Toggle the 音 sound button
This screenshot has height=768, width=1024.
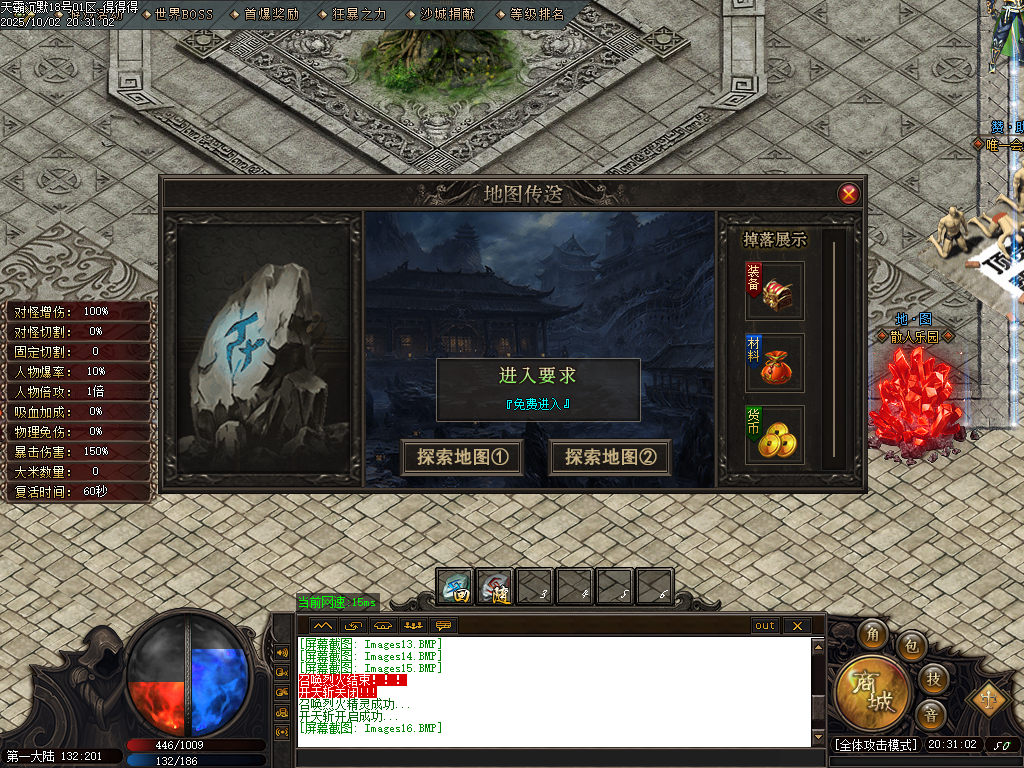point(931,714)
